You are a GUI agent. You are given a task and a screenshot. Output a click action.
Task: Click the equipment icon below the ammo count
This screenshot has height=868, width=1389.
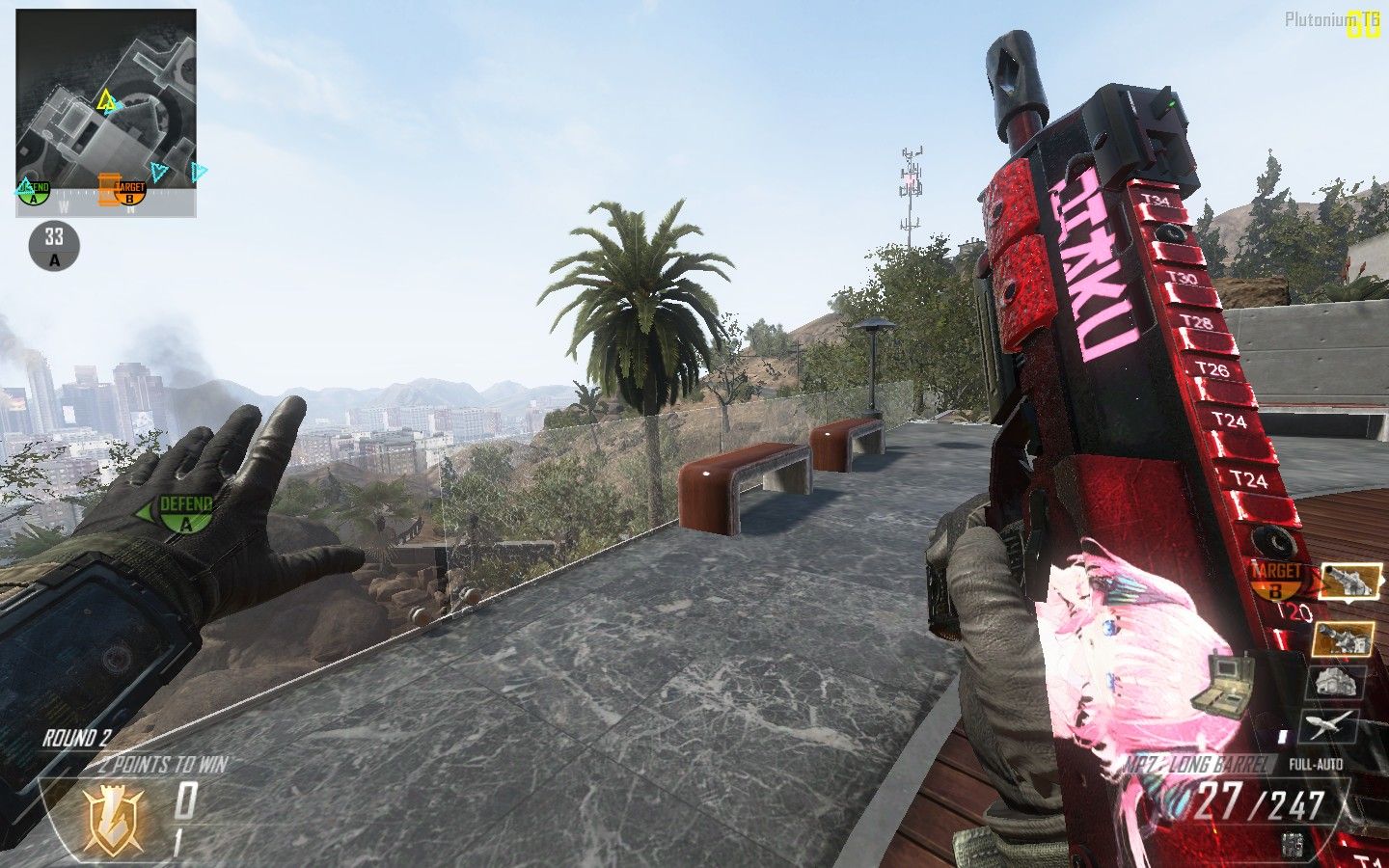(x=1294, y=845)
